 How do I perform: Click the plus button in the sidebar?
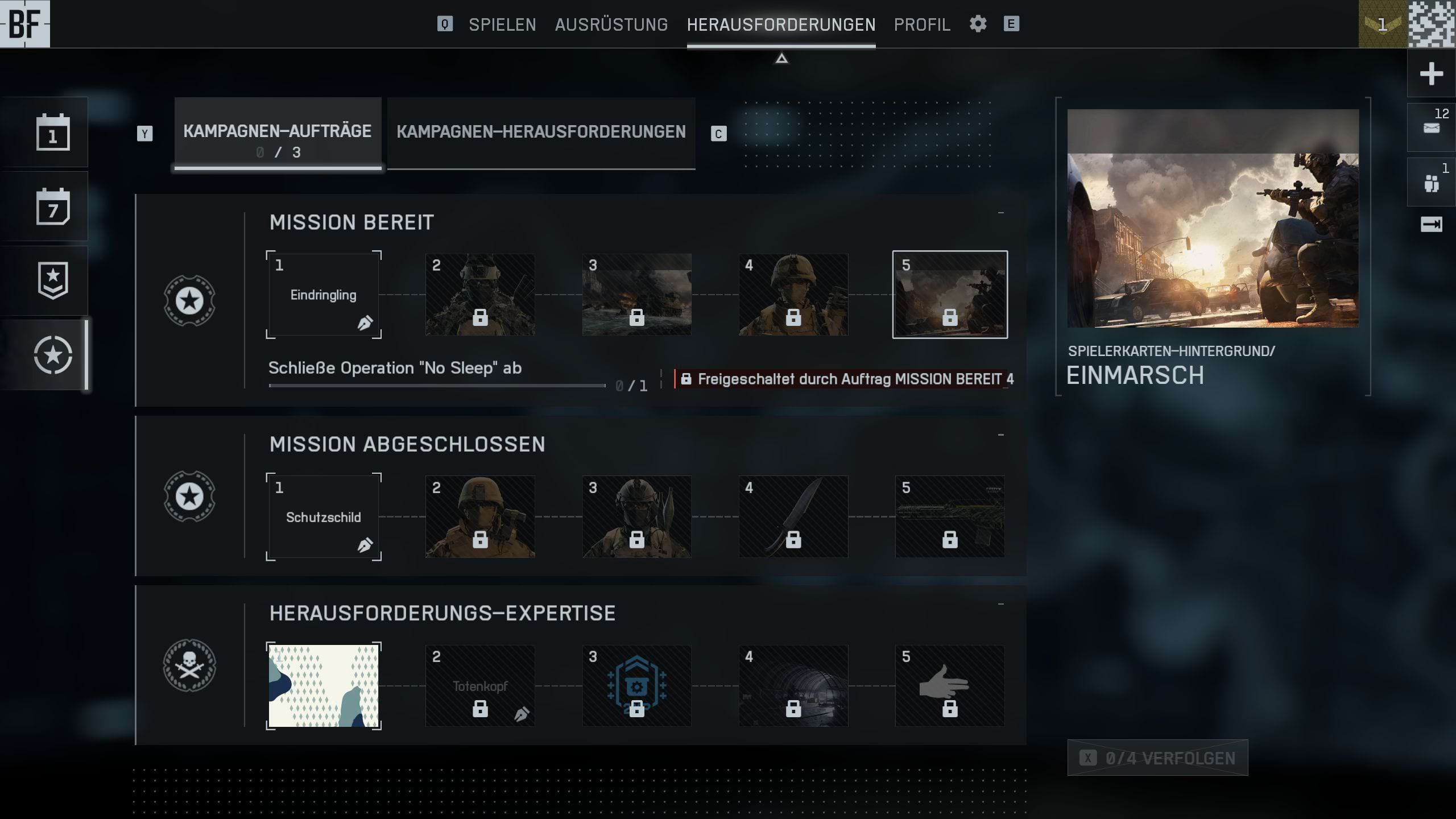pos(1431,74)
